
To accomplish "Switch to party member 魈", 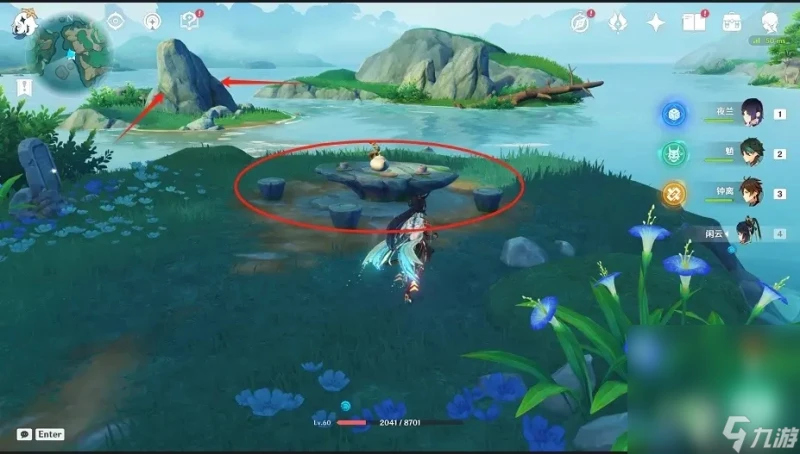I will (750, 154).
